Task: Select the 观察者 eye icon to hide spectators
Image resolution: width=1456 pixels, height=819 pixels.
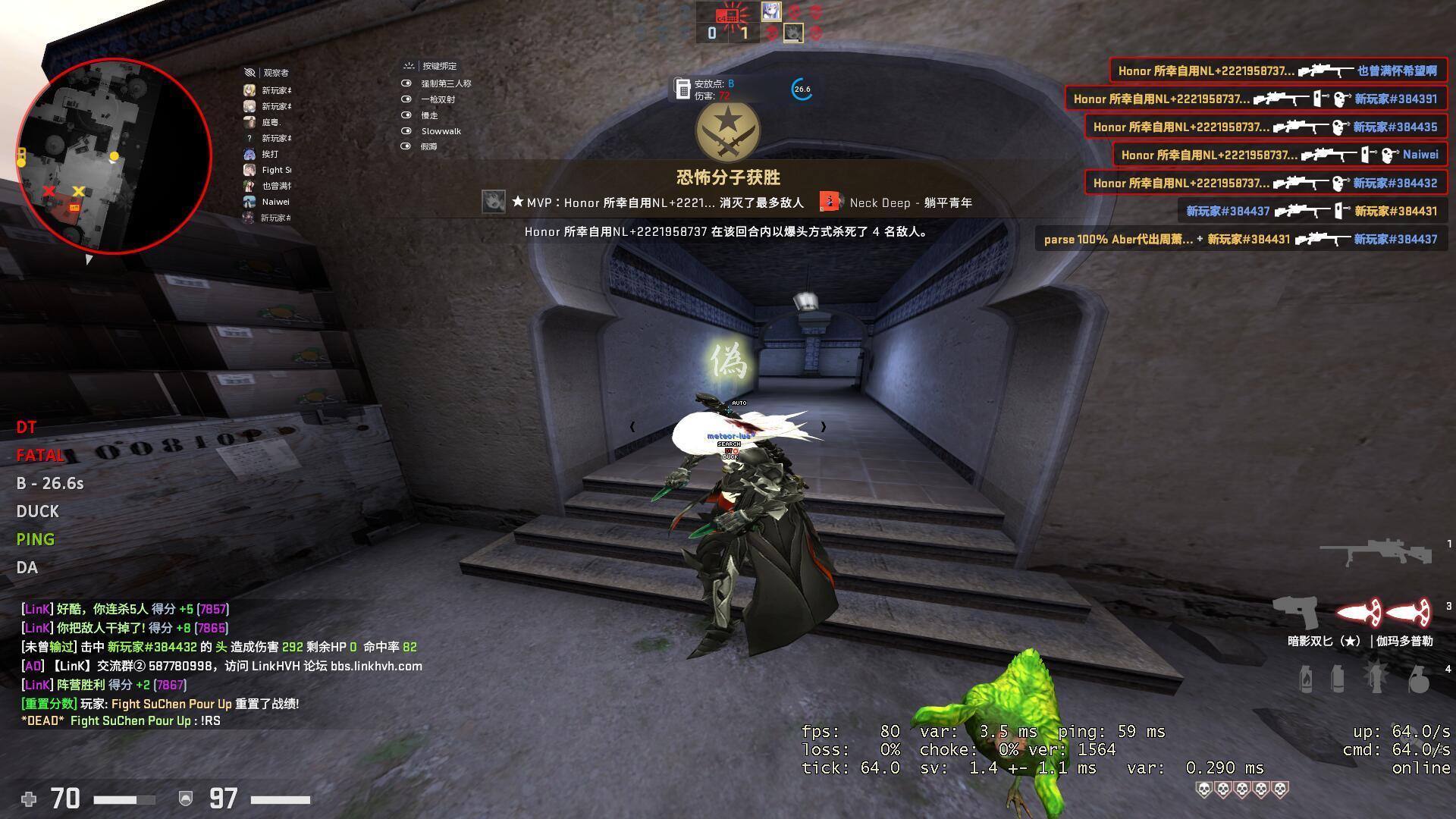Action: 249,72
